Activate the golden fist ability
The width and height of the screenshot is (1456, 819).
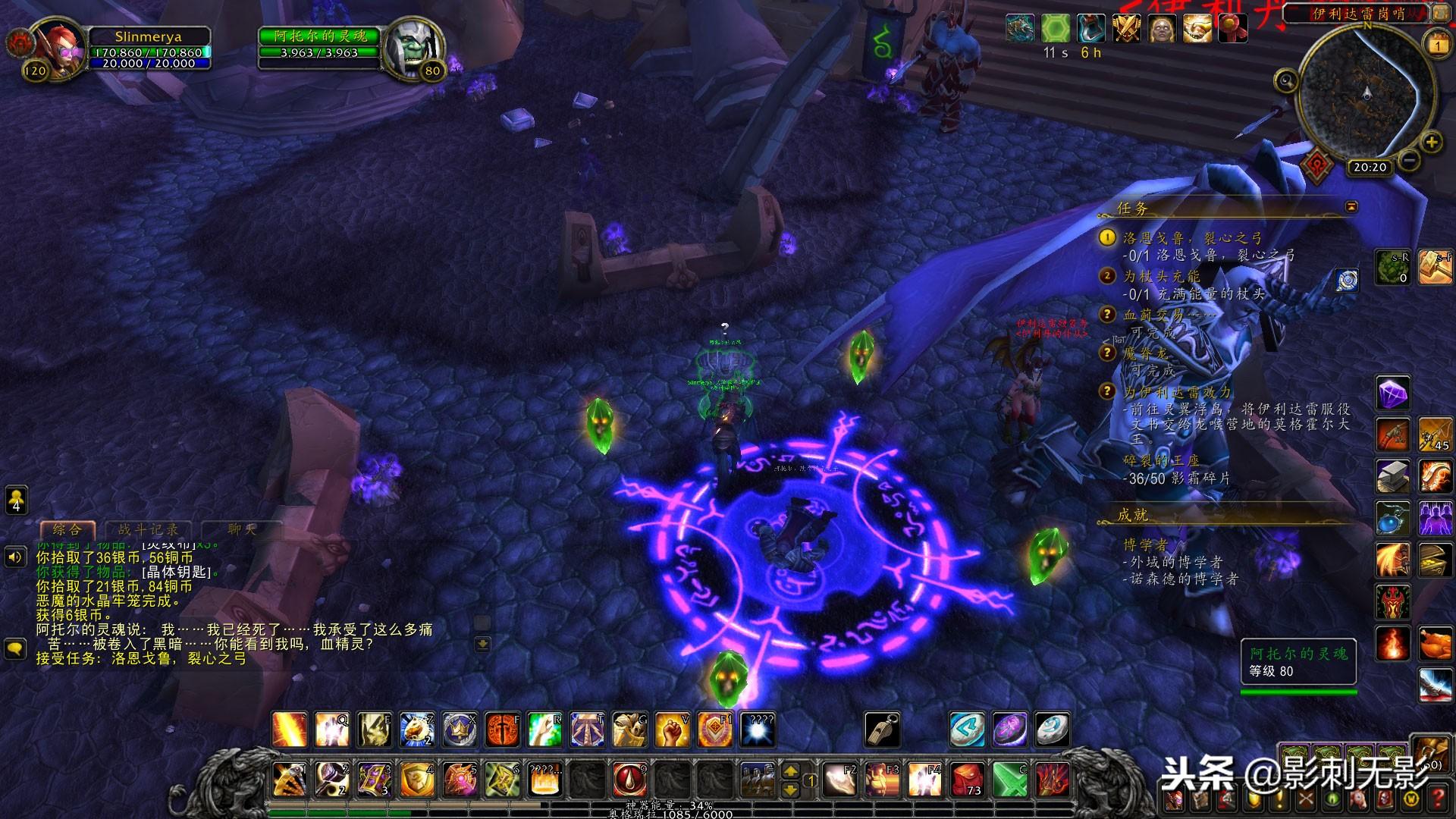[x=671, y=730]
